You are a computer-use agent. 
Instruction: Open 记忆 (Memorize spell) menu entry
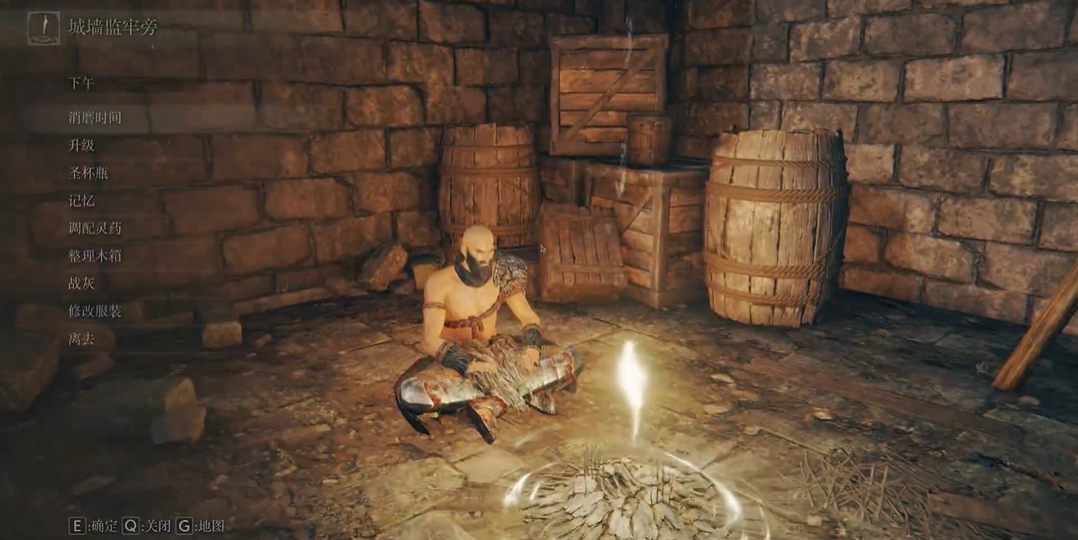coord(81,200)
